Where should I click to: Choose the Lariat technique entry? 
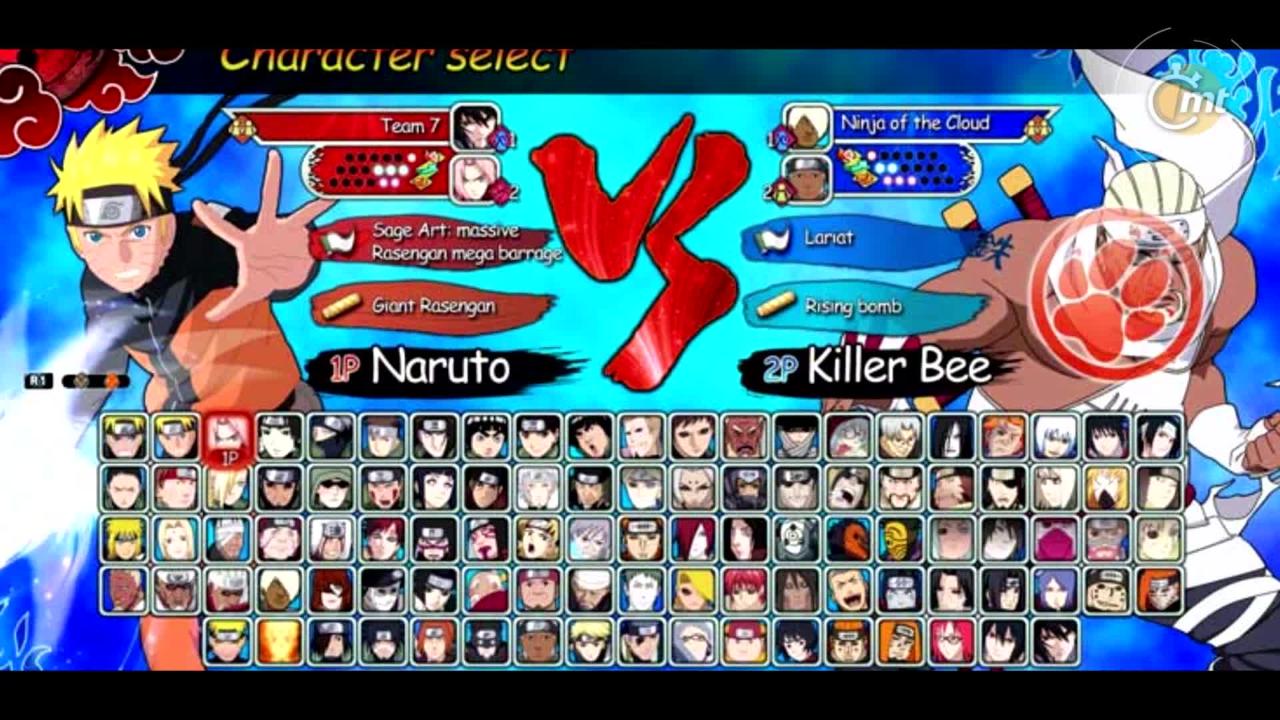click(840, 239)
